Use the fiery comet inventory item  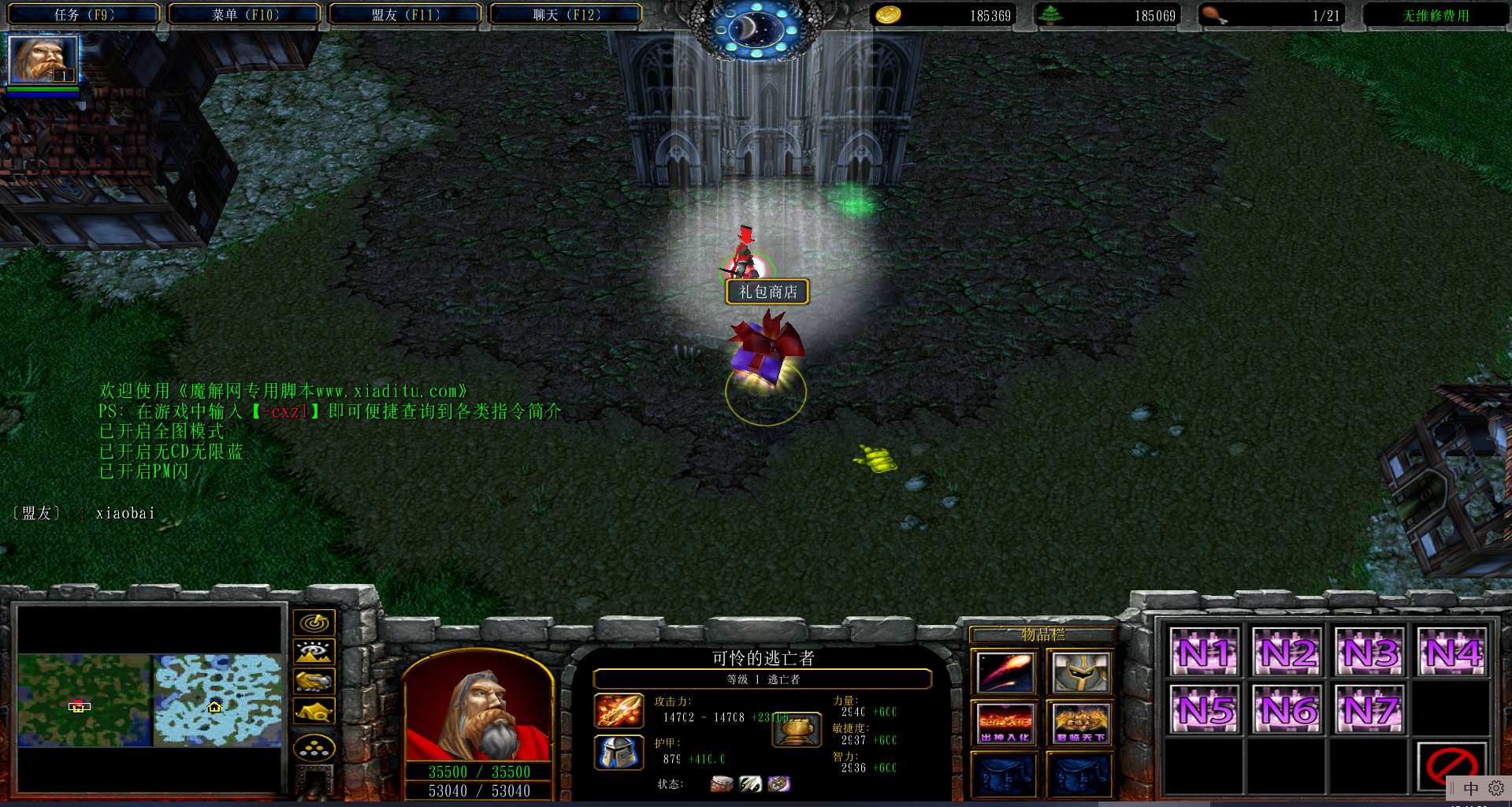click(1005, 672)
